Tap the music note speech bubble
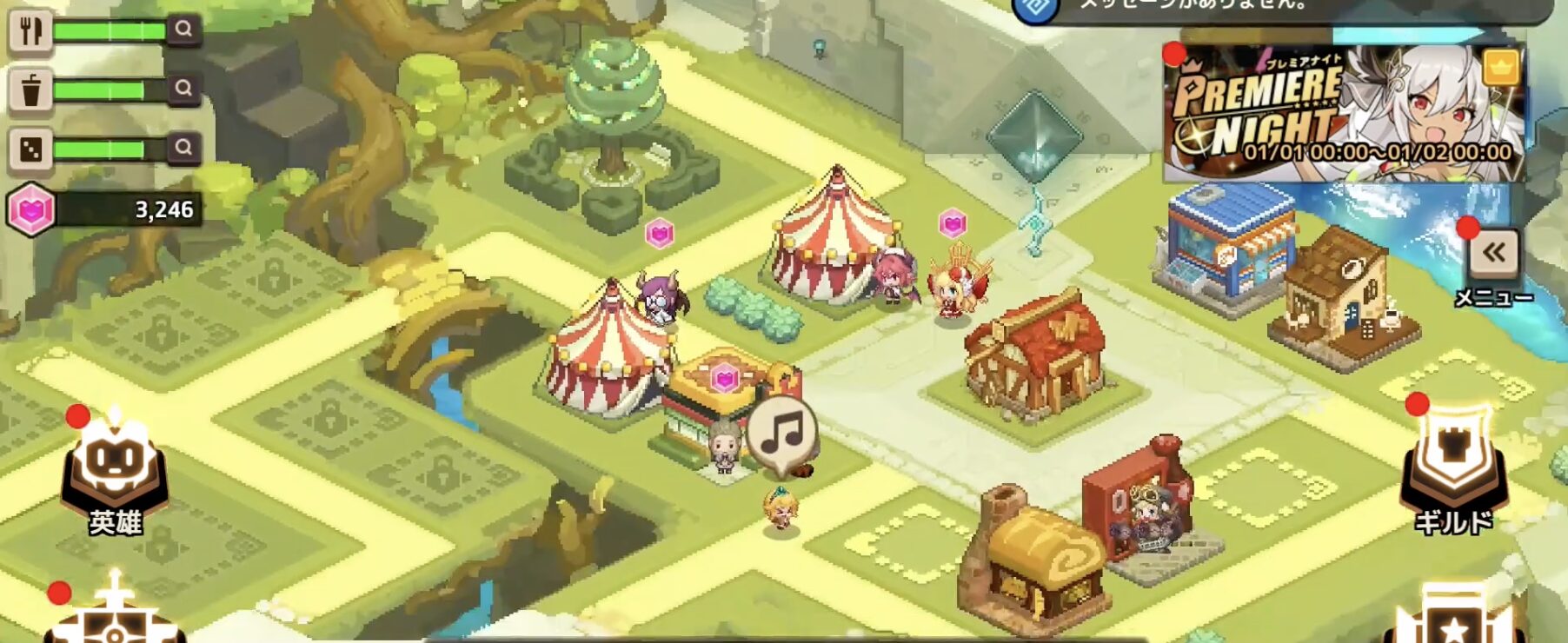Image resolution: width=1568 pixels, height=643 pixels. [782, 432]
